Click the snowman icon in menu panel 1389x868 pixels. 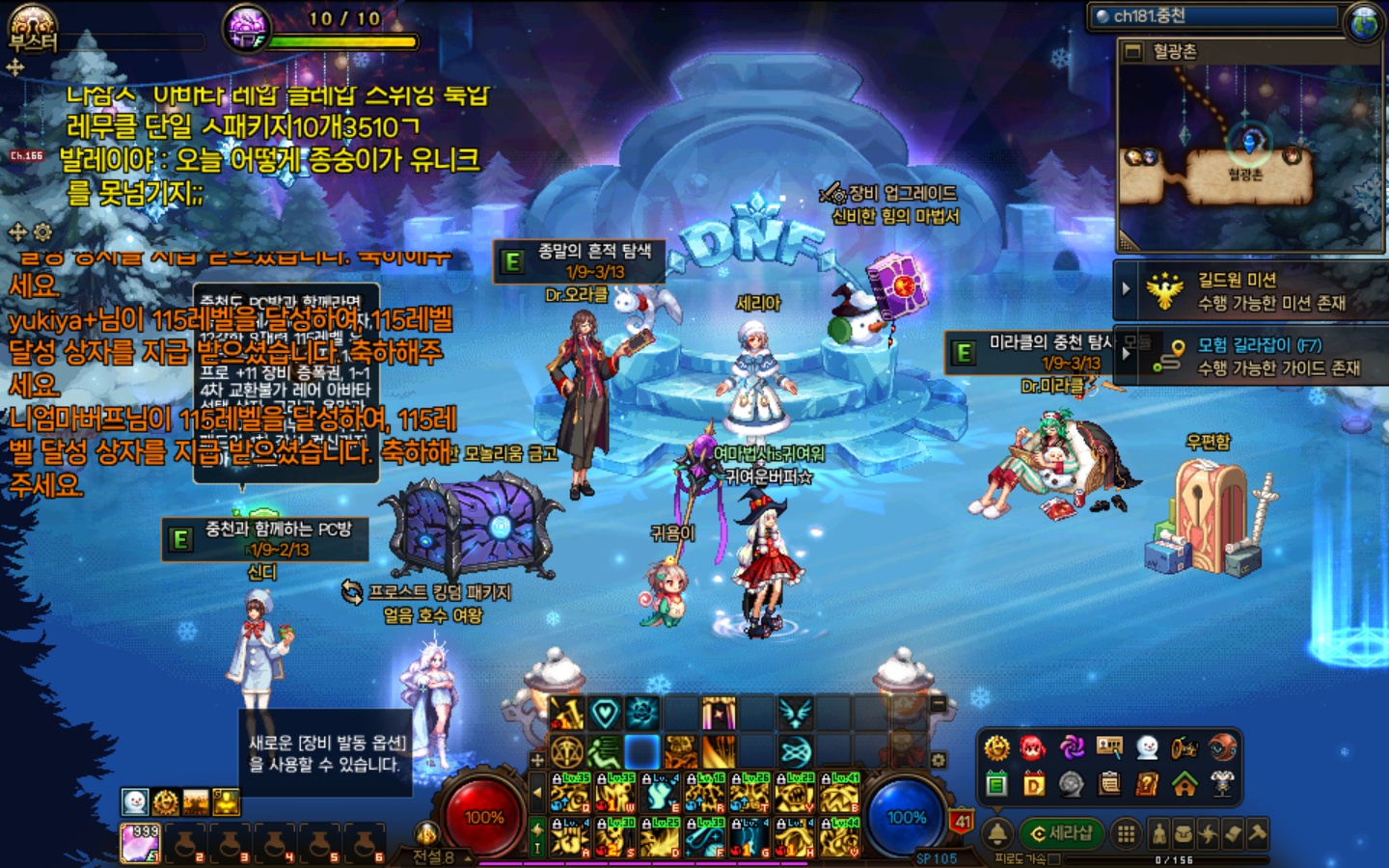[1147, 747]
